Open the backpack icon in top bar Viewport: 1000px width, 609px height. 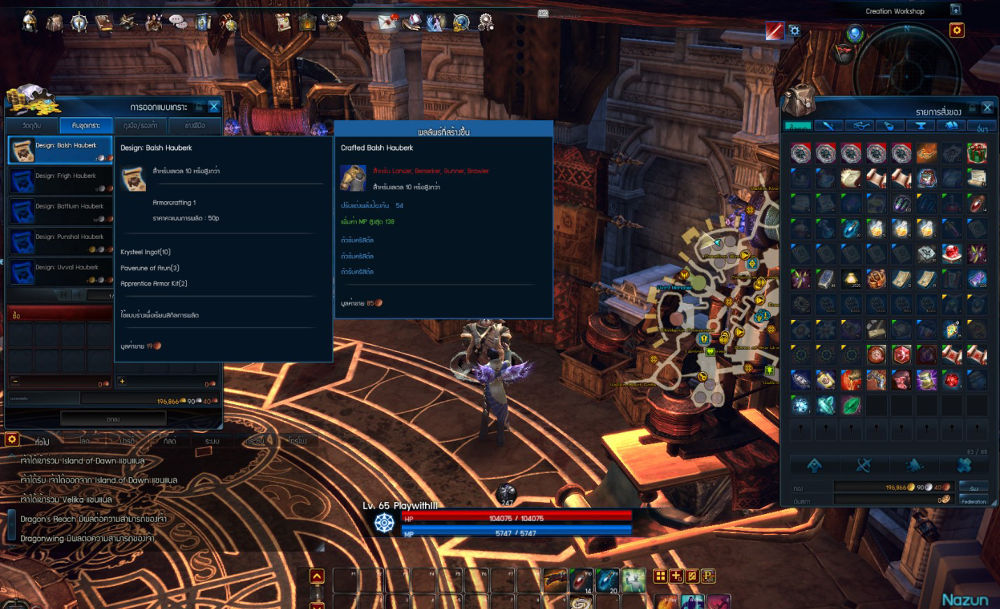click(54, 21)
